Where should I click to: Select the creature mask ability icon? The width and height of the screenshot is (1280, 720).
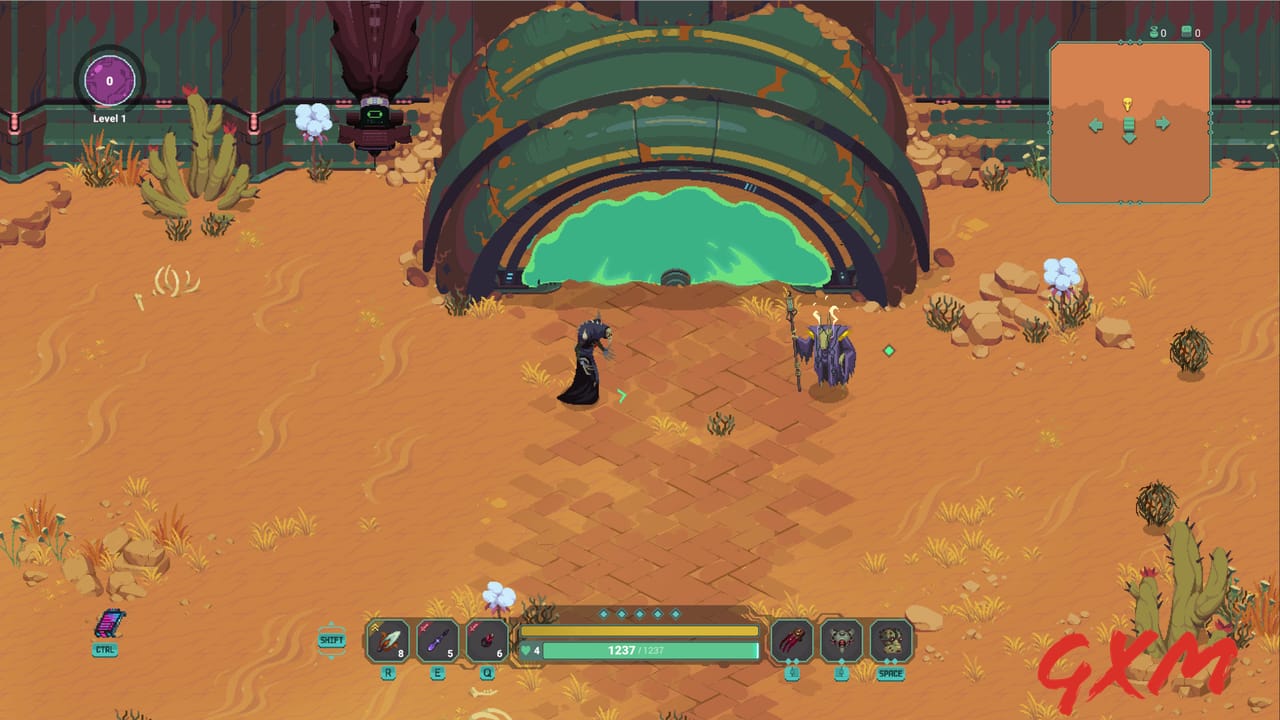[x=843, y=640]
